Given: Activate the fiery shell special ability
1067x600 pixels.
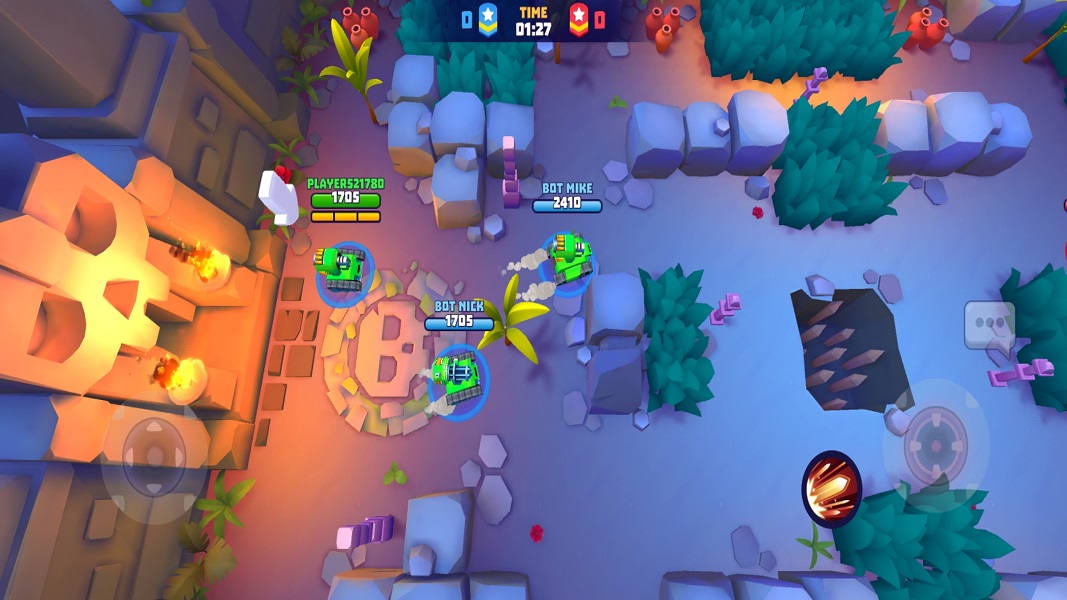Looking at the screenshot, I should click(x=832, y=489).
